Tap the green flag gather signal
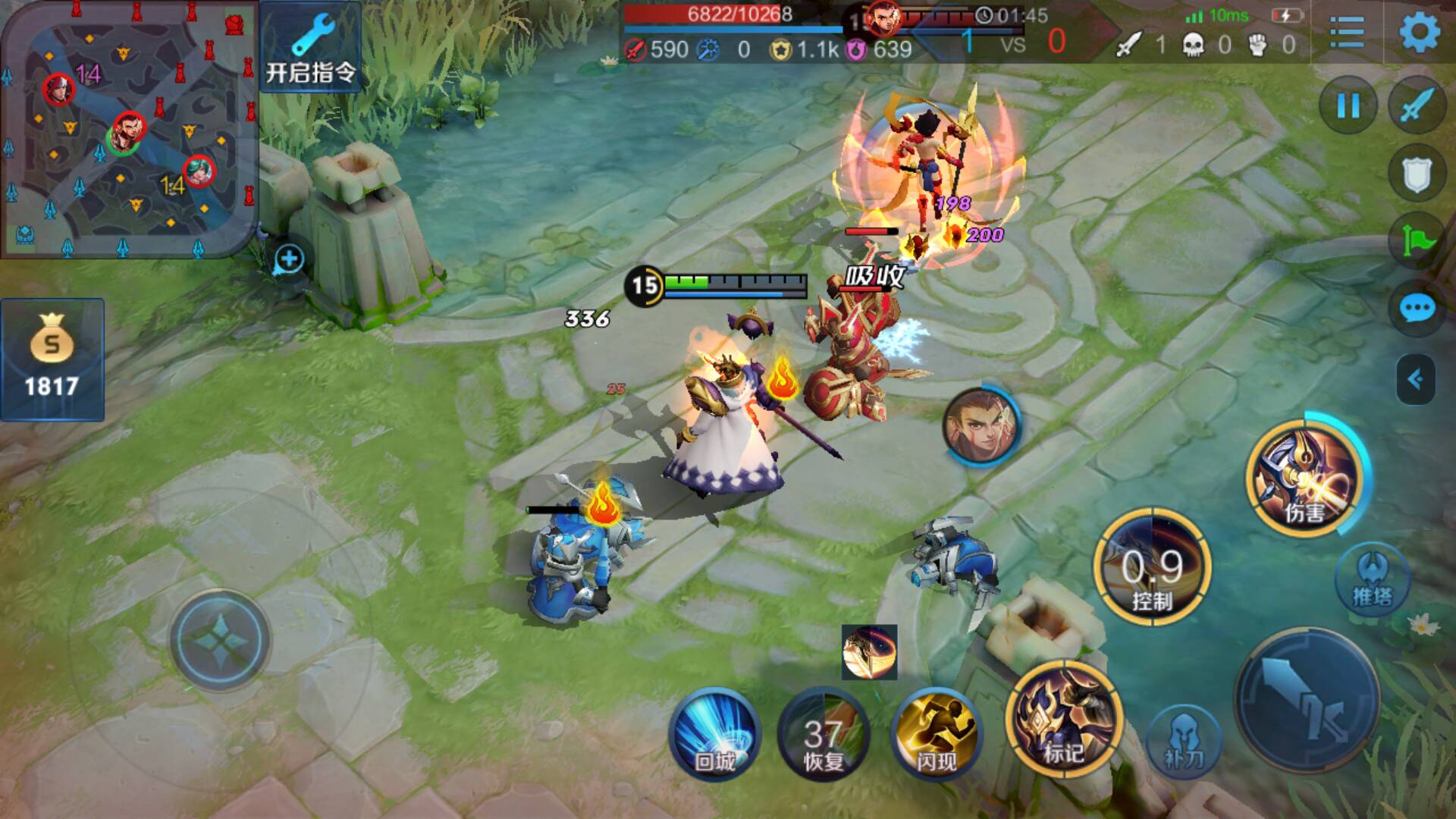The image size is (1456, 819). click(x=1417, y=240)
